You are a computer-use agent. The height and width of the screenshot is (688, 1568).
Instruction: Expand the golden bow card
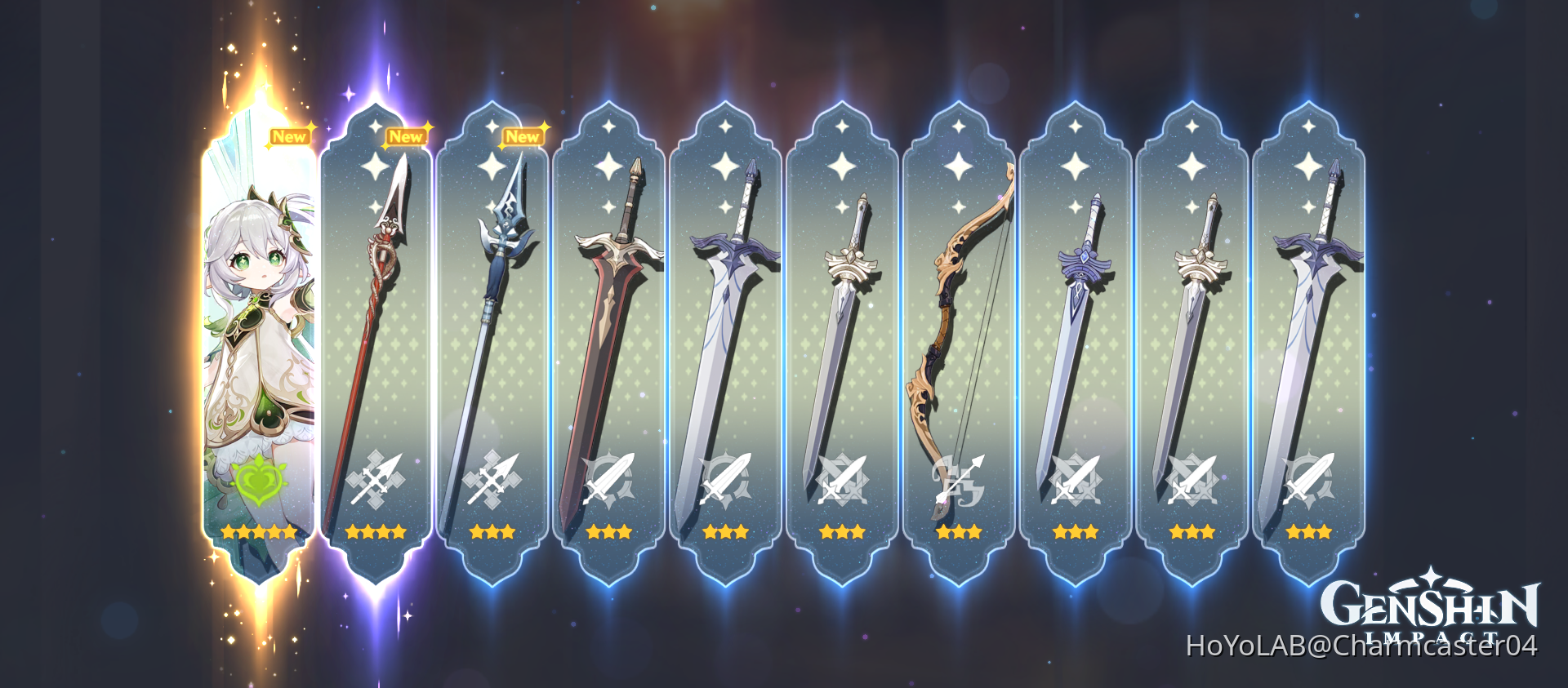[x=960, y=326]
